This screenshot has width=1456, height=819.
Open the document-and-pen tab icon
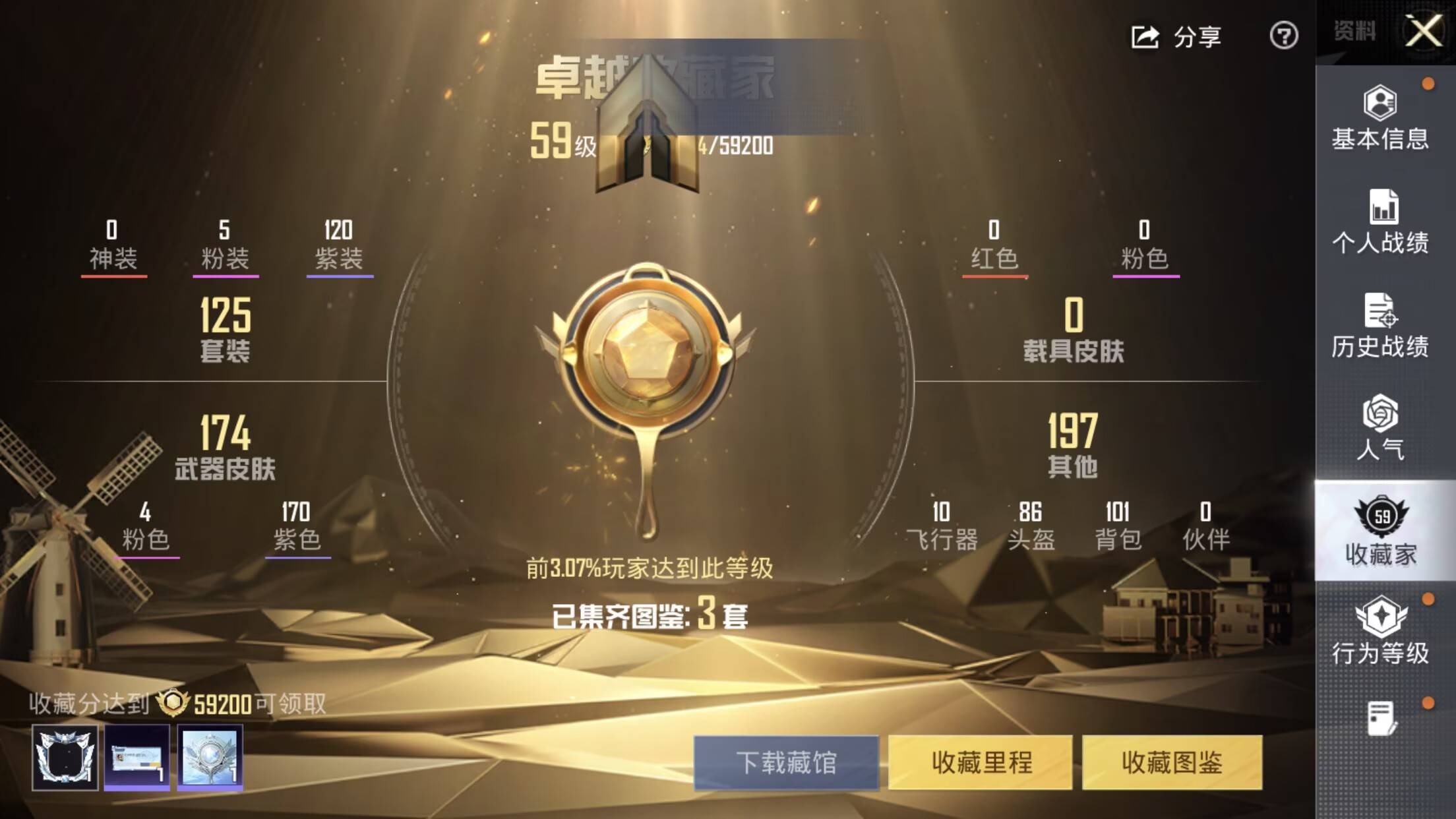pyautogui.click(x=1381, y=718)
